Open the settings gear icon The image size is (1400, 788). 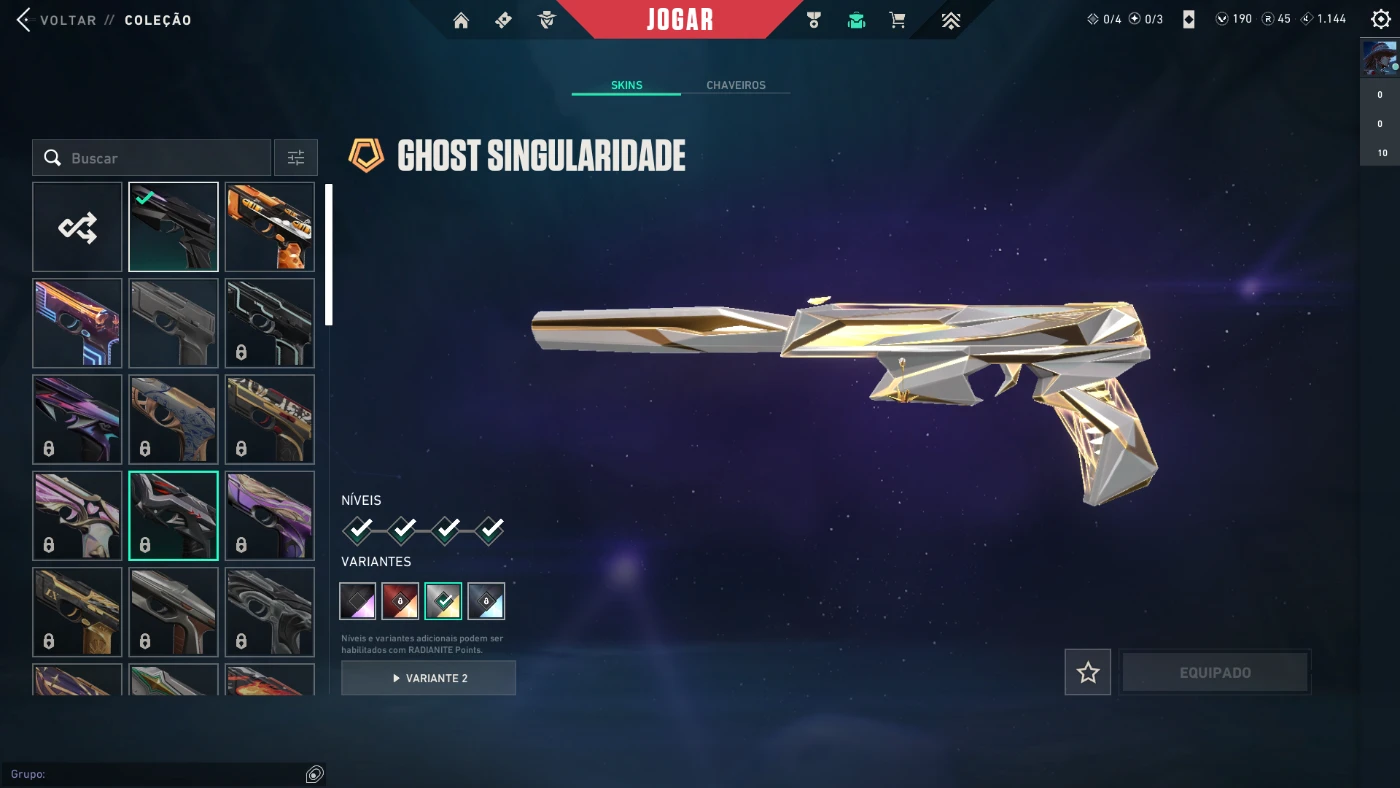(x=1380, y=19)
